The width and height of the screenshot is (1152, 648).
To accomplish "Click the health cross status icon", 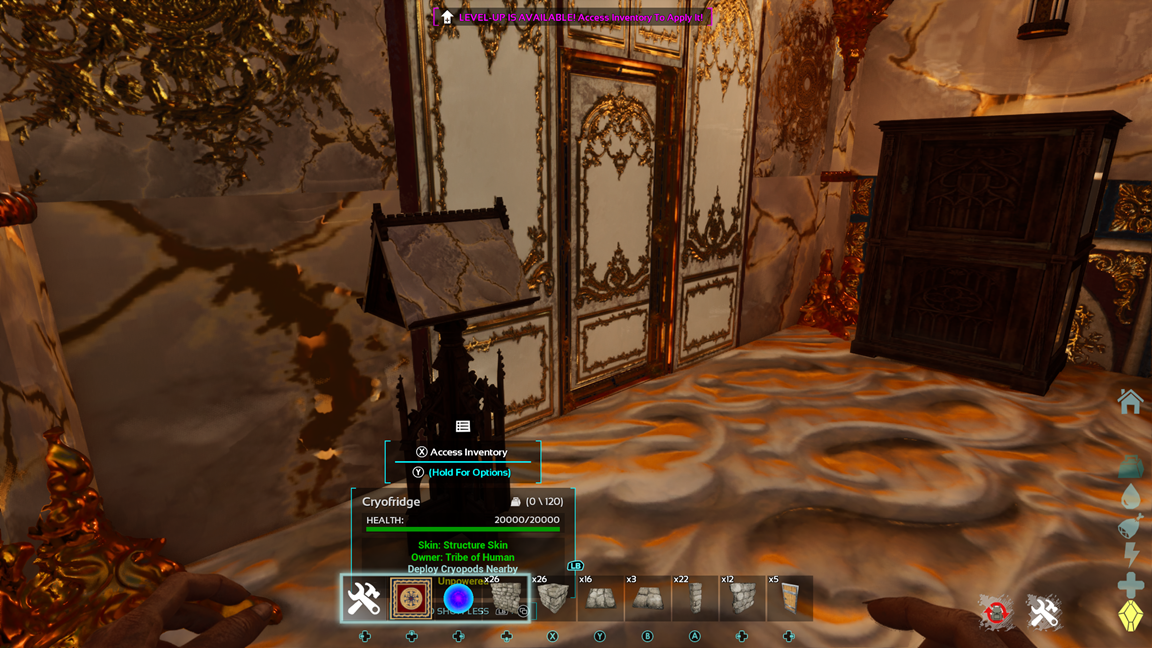I will (x=1130, y=584).
